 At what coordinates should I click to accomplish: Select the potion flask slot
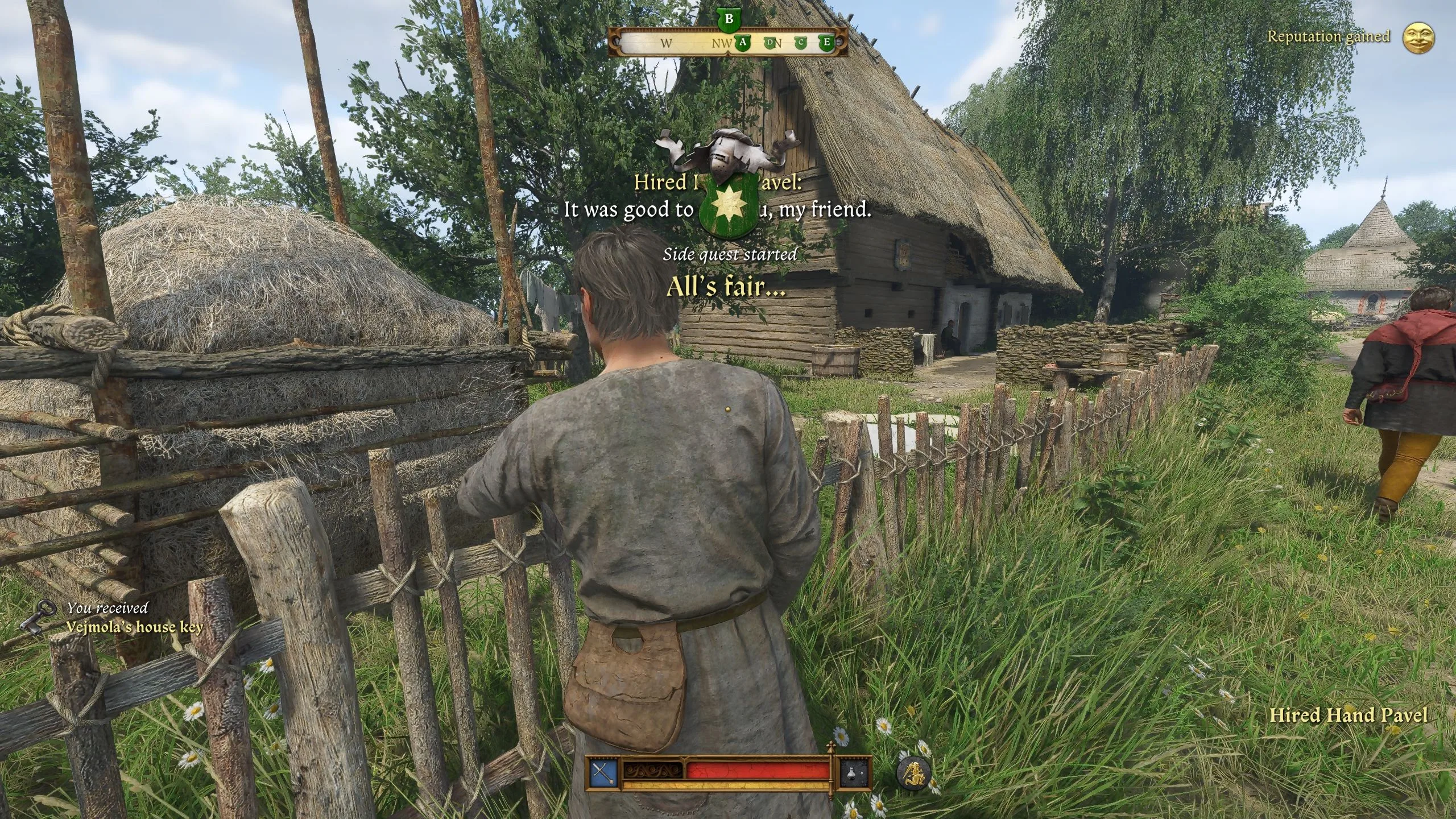pos(855,773)
